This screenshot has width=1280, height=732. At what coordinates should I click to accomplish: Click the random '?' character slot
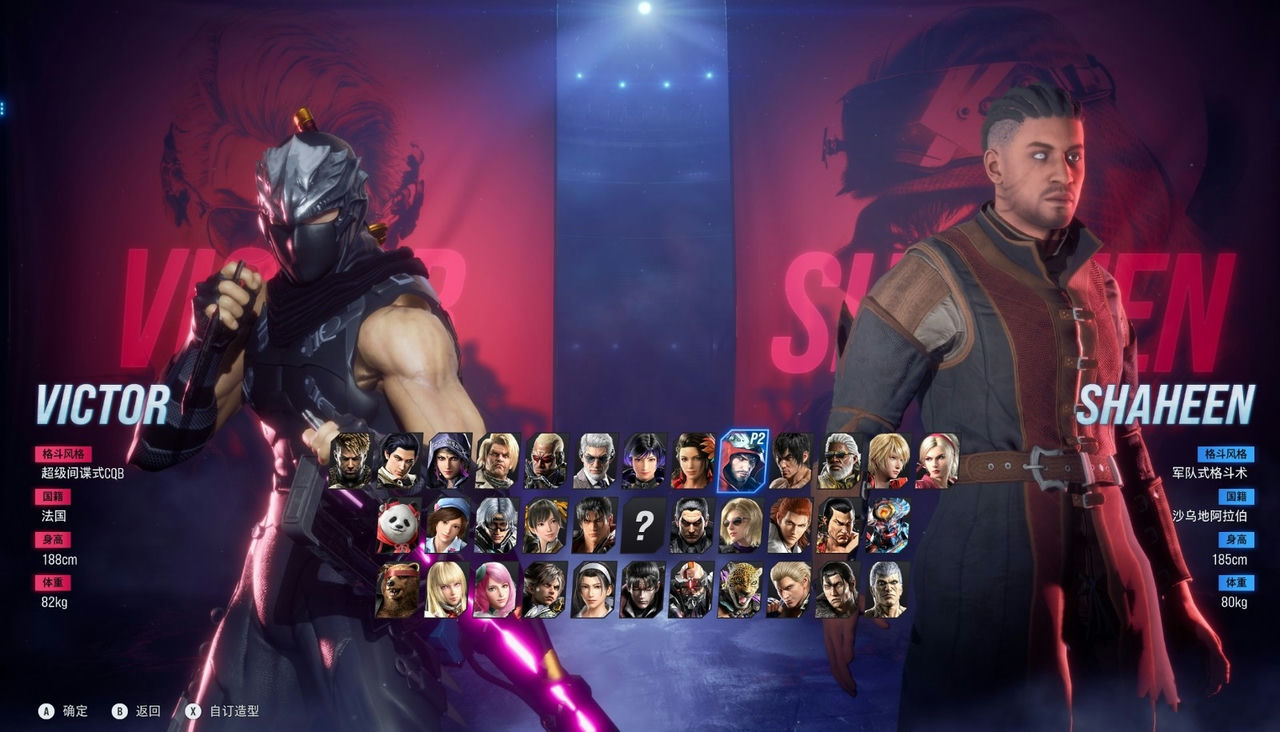643,525
